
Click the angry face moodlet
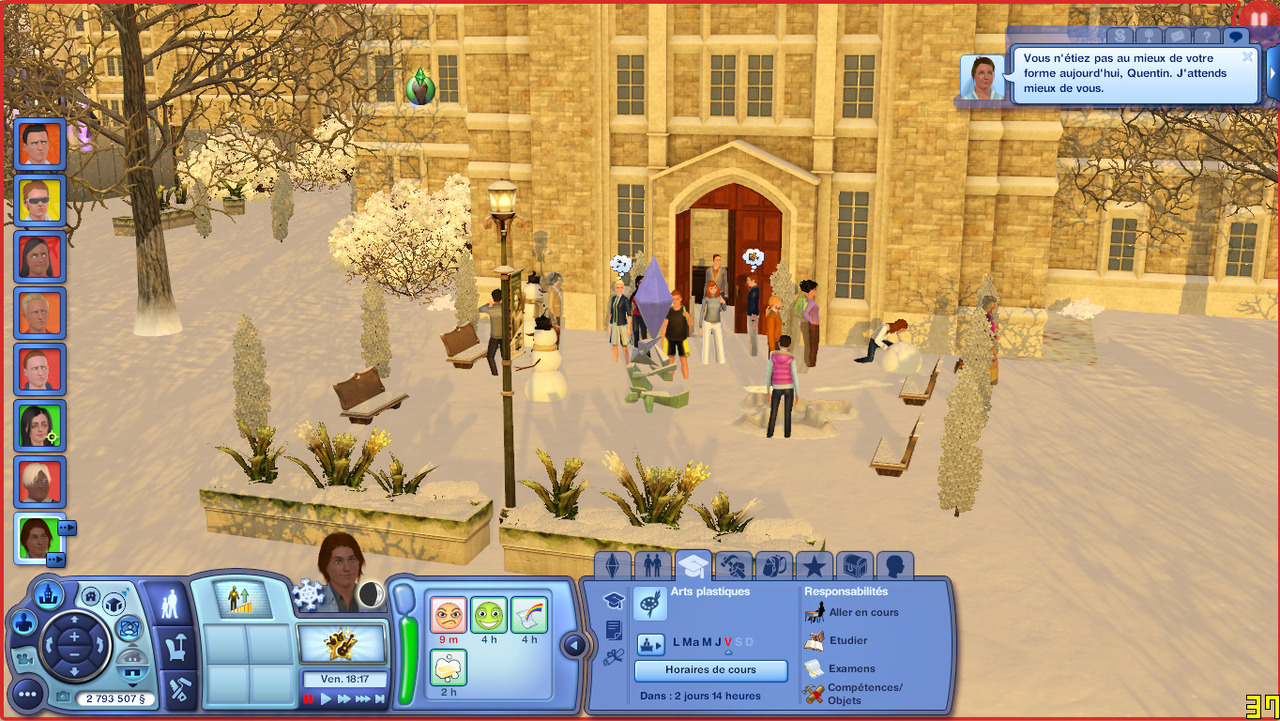tap(448, 615)
